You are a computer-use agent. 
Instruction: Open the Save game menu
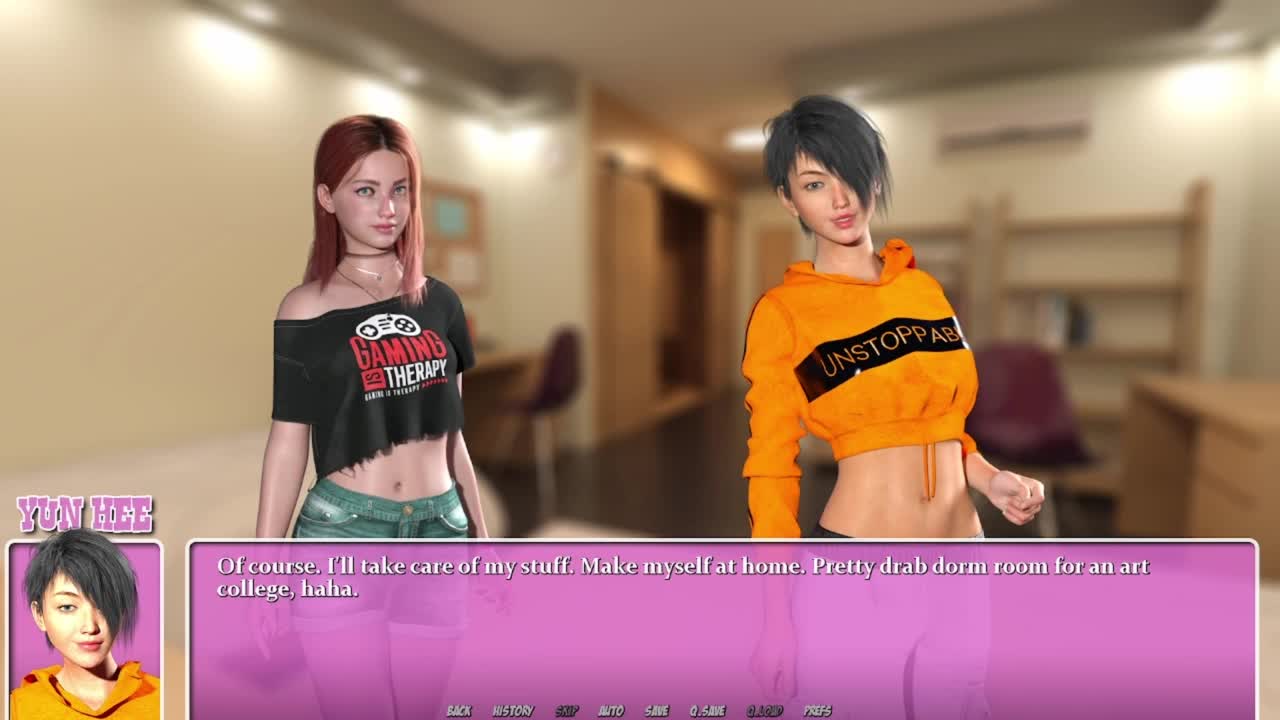tap(657, 711)
